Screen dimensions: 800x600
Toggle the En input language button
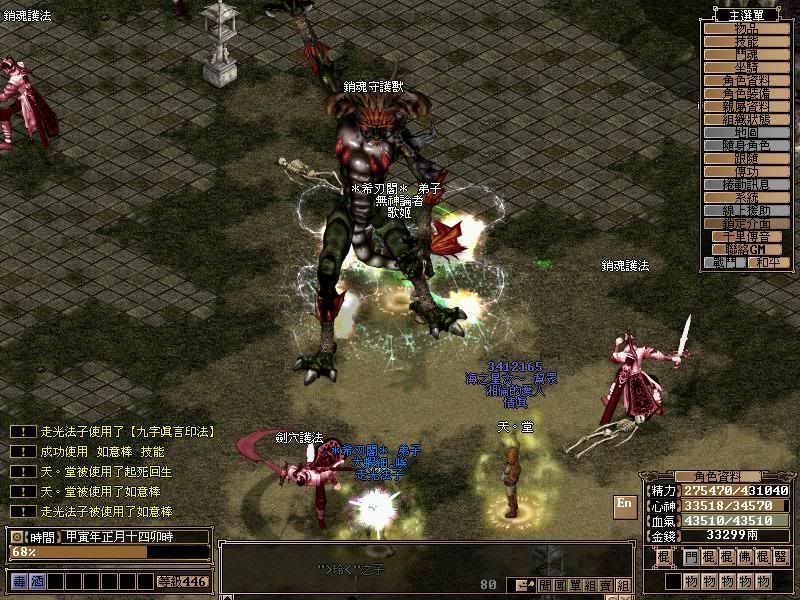(x=625, y=504)
